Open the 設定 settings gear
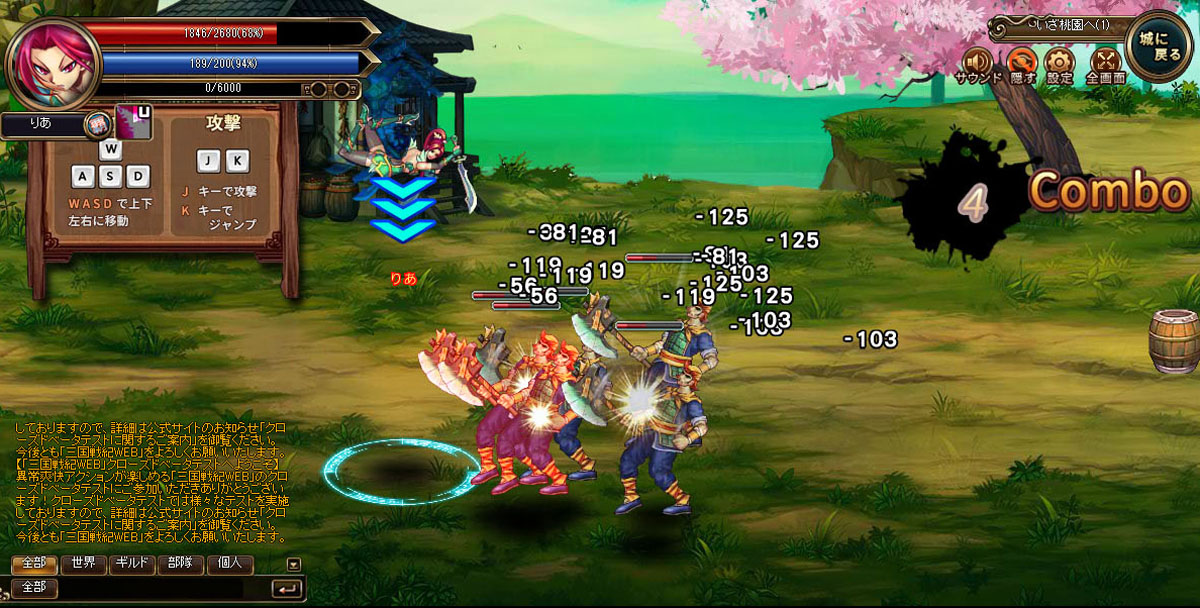 click(x=1059, y=62)
